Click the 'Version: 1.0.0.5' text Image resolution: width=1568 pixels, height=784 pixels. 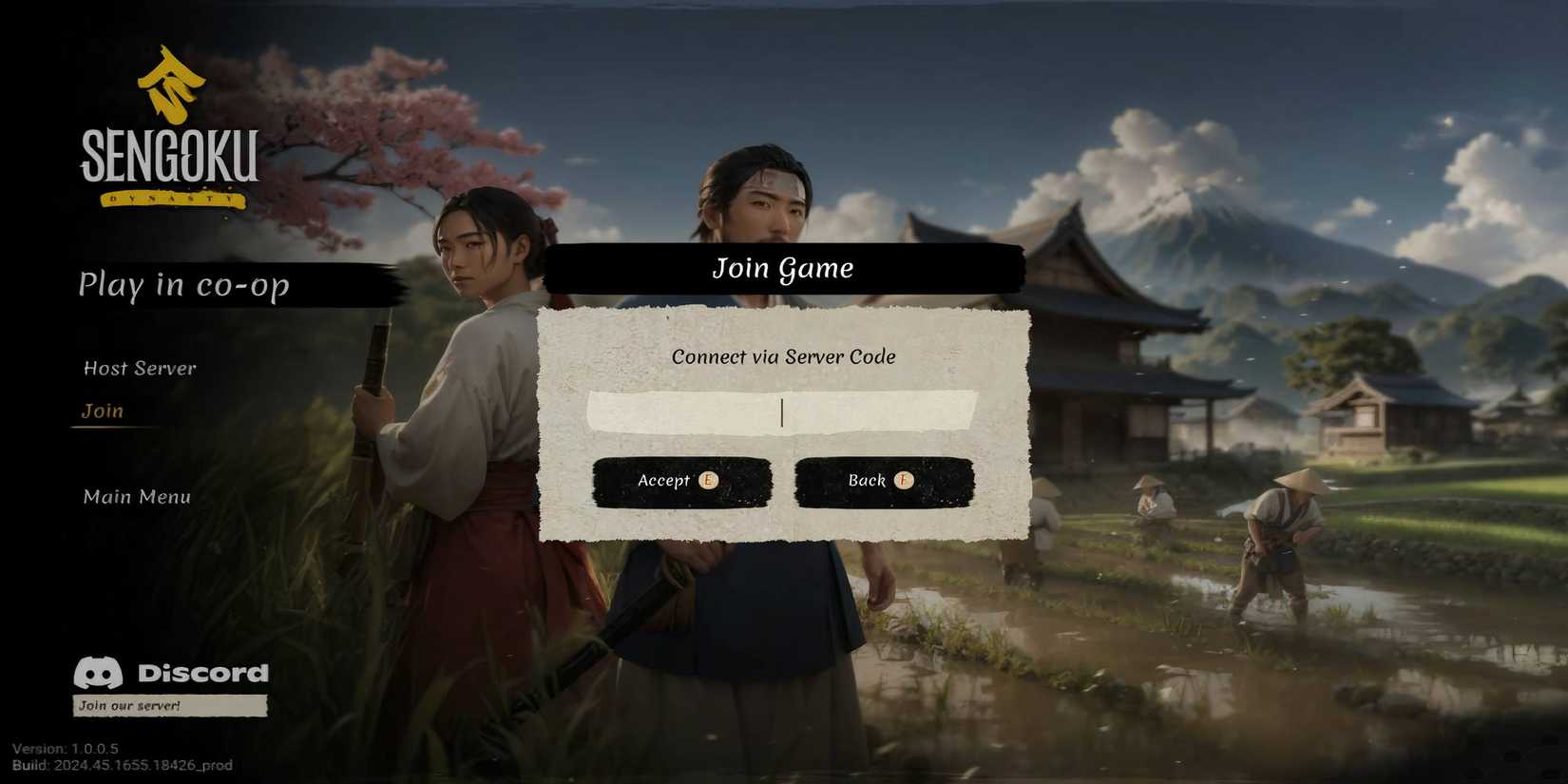pos(67,748)
